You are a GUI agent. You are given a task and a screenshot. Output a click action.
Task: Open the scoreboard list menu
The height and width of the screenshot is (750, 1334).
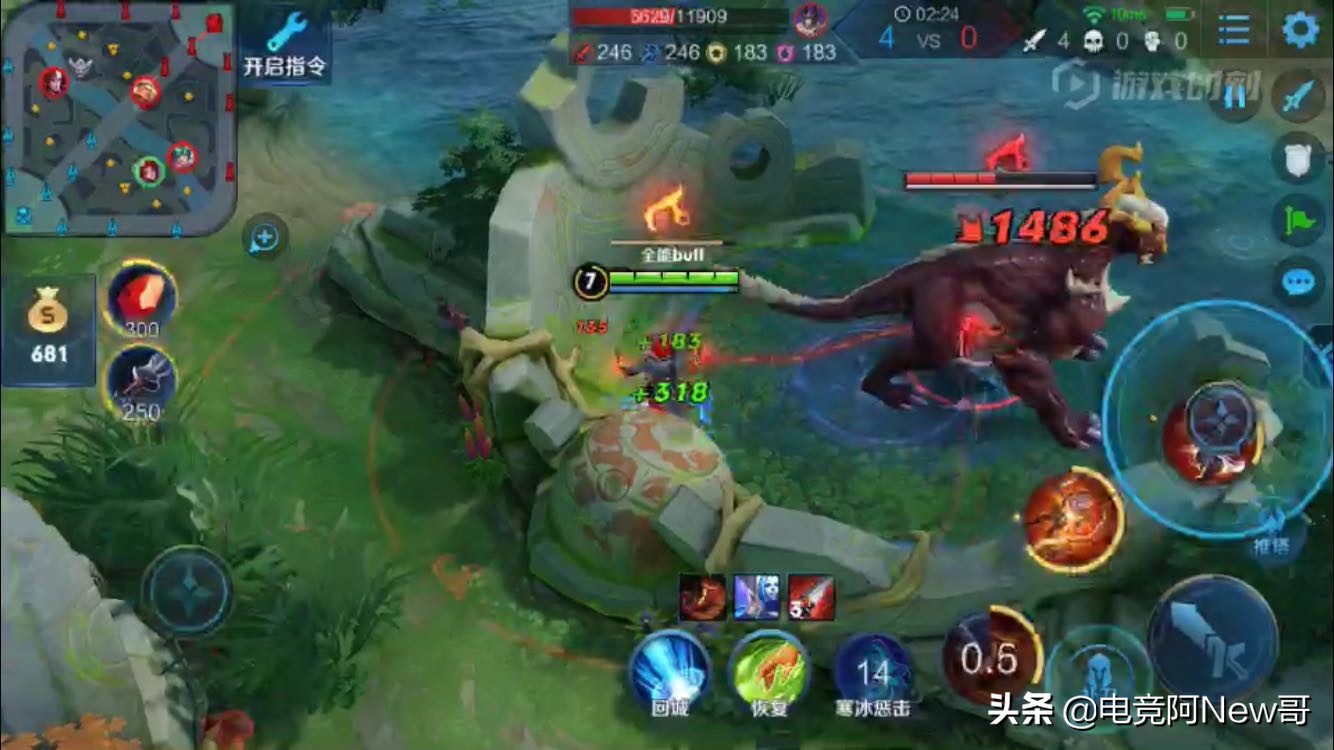click(1234, 30)
